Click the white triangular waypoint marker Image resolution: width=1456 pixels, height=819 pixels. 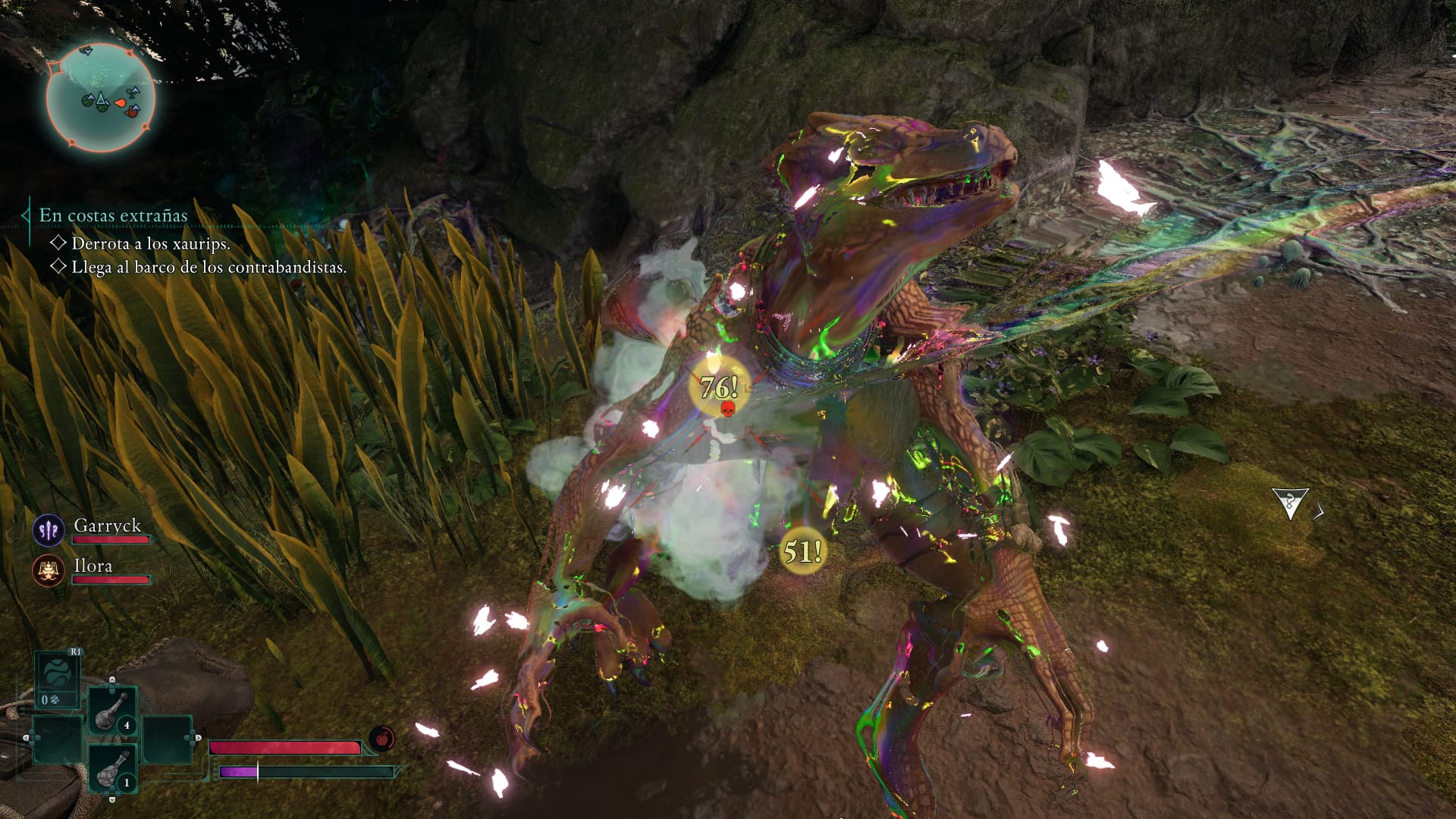(1290, 504)
